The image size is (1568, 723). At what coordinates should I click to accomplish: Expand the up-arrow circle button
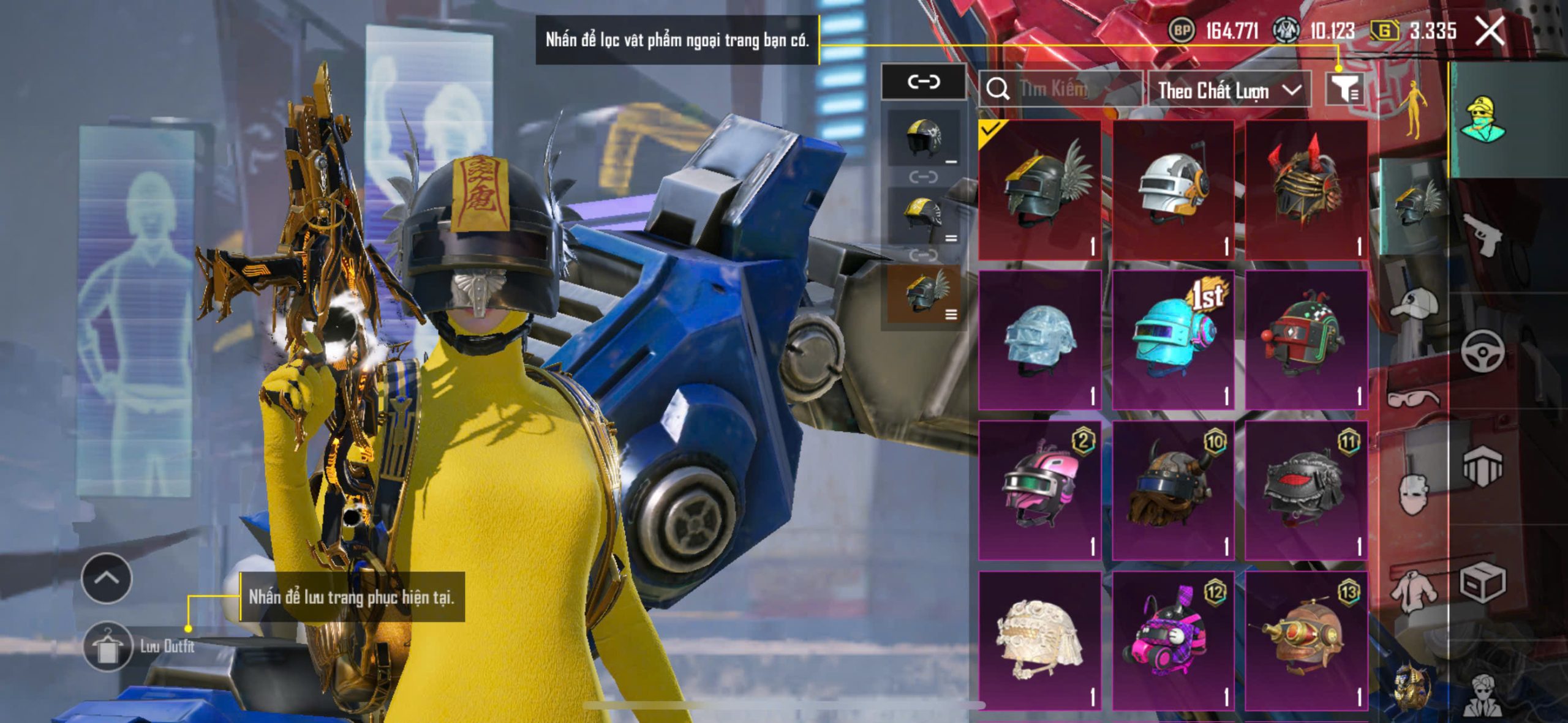pyautogui.click(x=107, y=578)
